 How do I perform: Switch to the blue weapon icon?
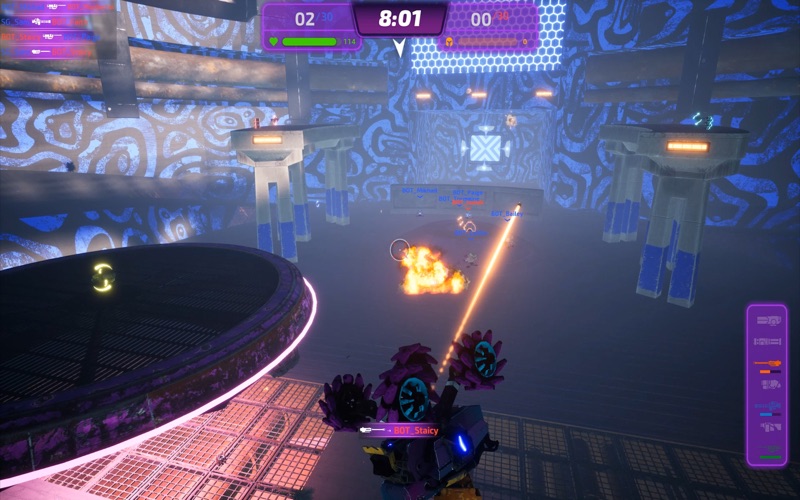767,404
